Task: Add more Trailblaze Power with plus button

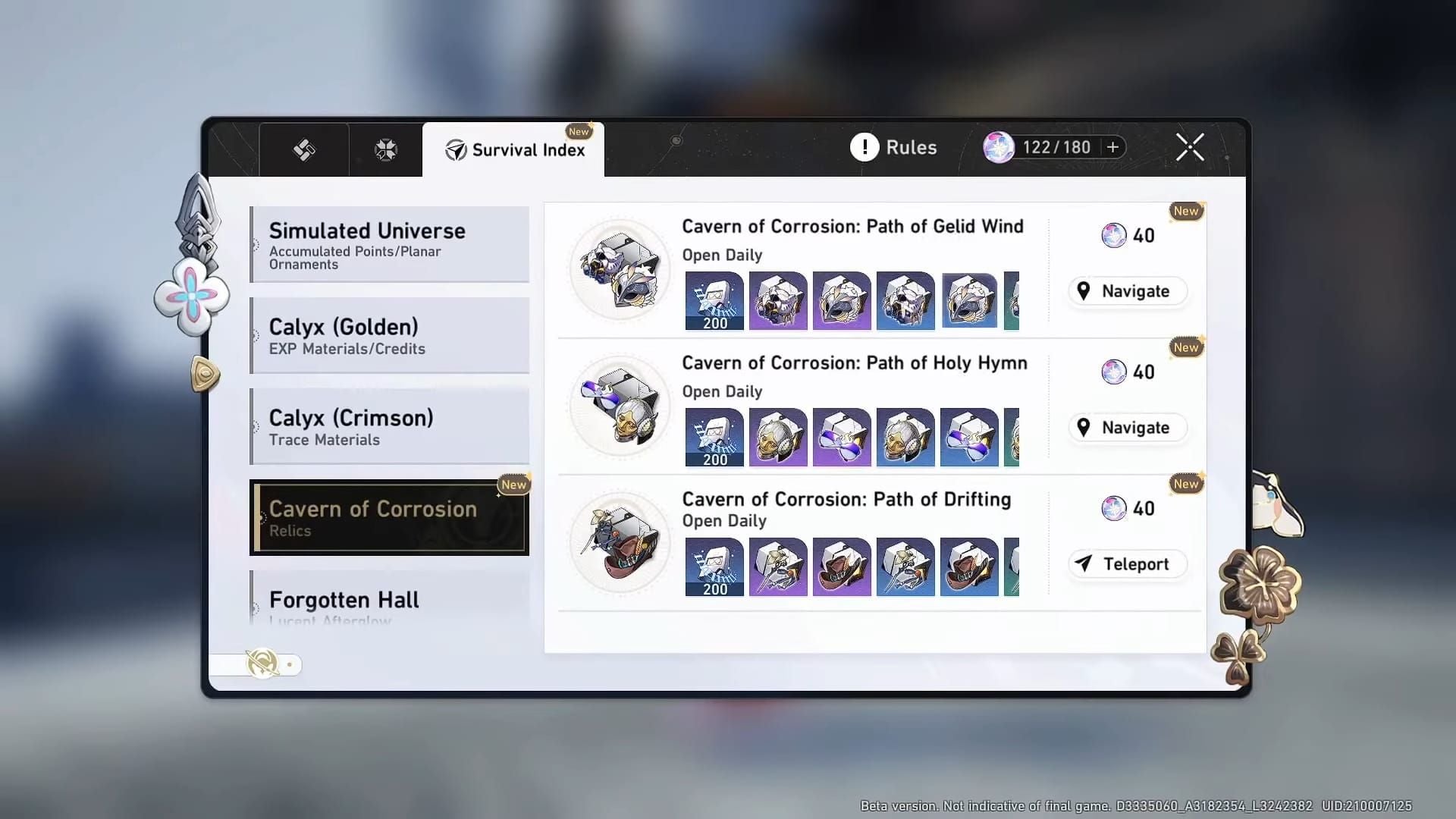Action: tap(1112, 147)
